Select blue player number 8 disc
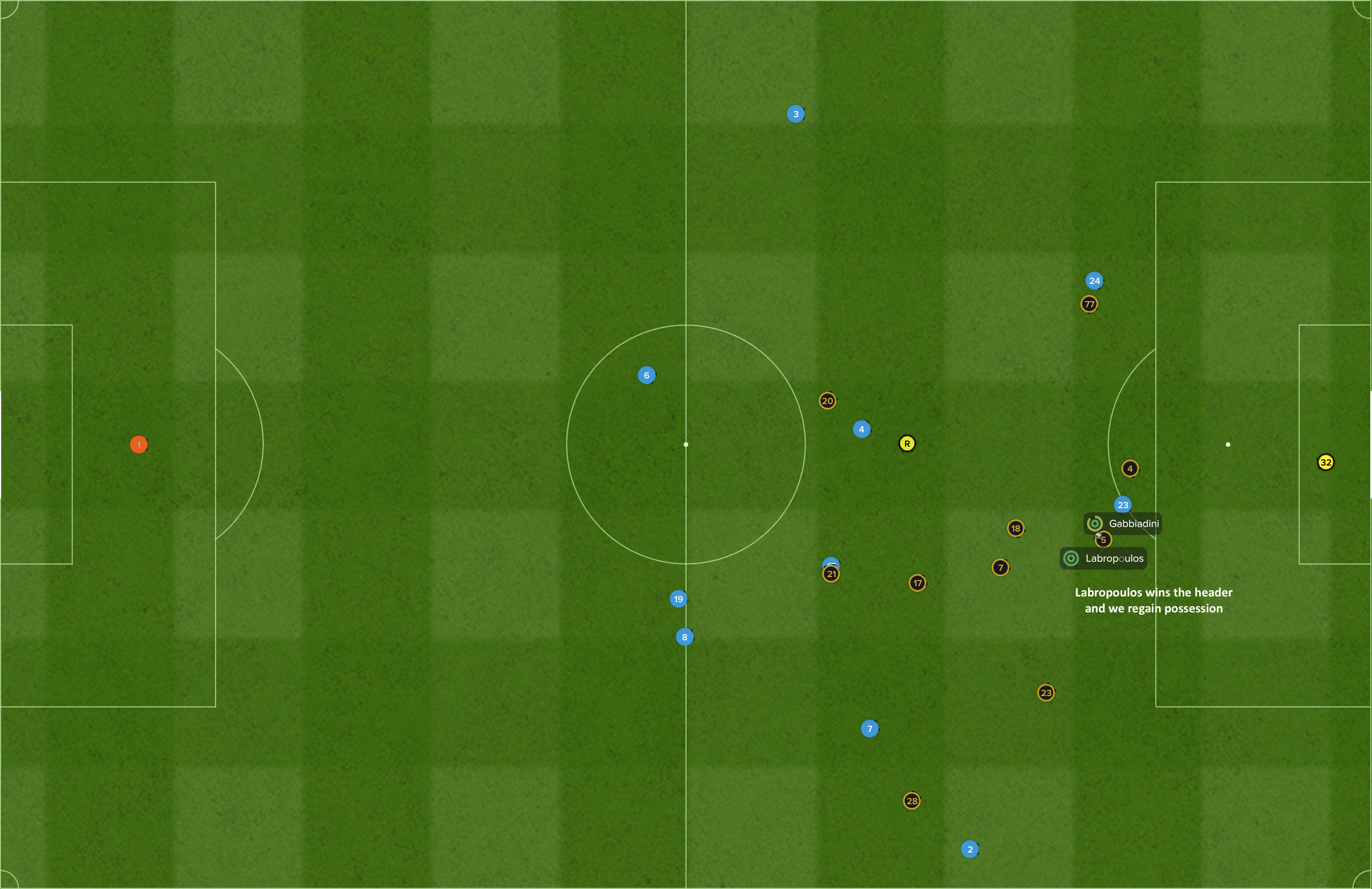This screenshot has width=1372, height=889. pos(684,637)
